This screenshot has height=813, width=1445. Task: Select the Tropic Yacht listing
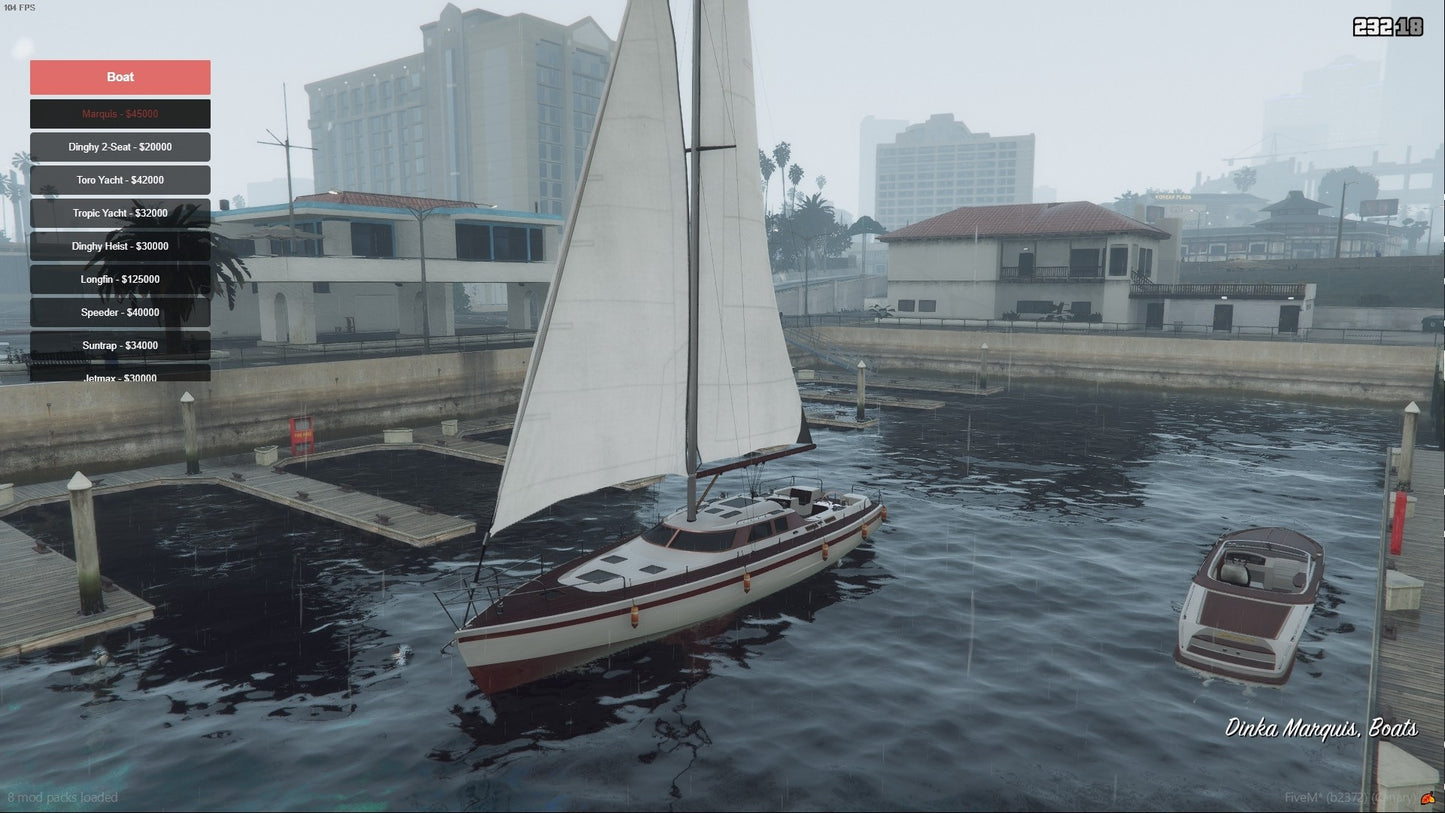click(x=120, y=213)
